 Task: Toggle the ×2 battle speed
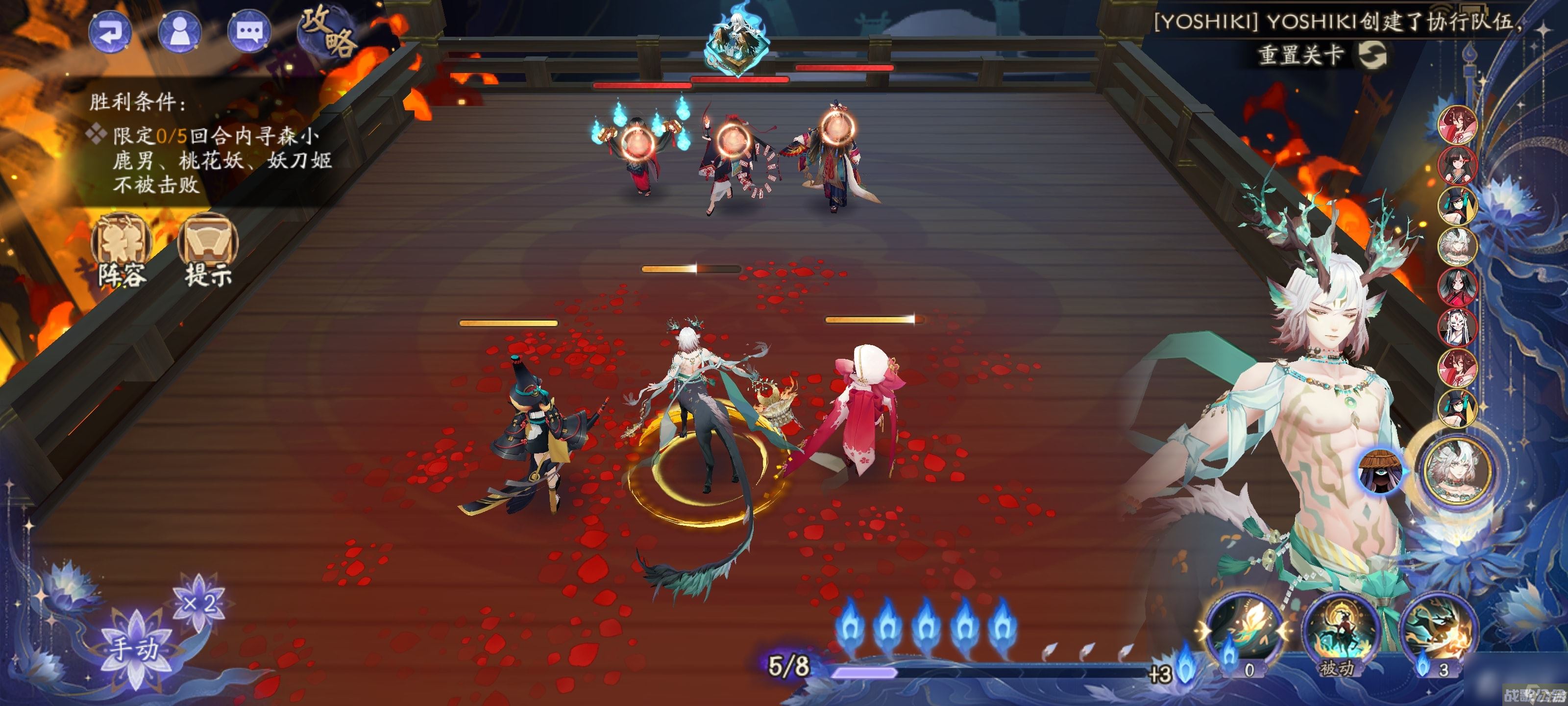[199, 603]
